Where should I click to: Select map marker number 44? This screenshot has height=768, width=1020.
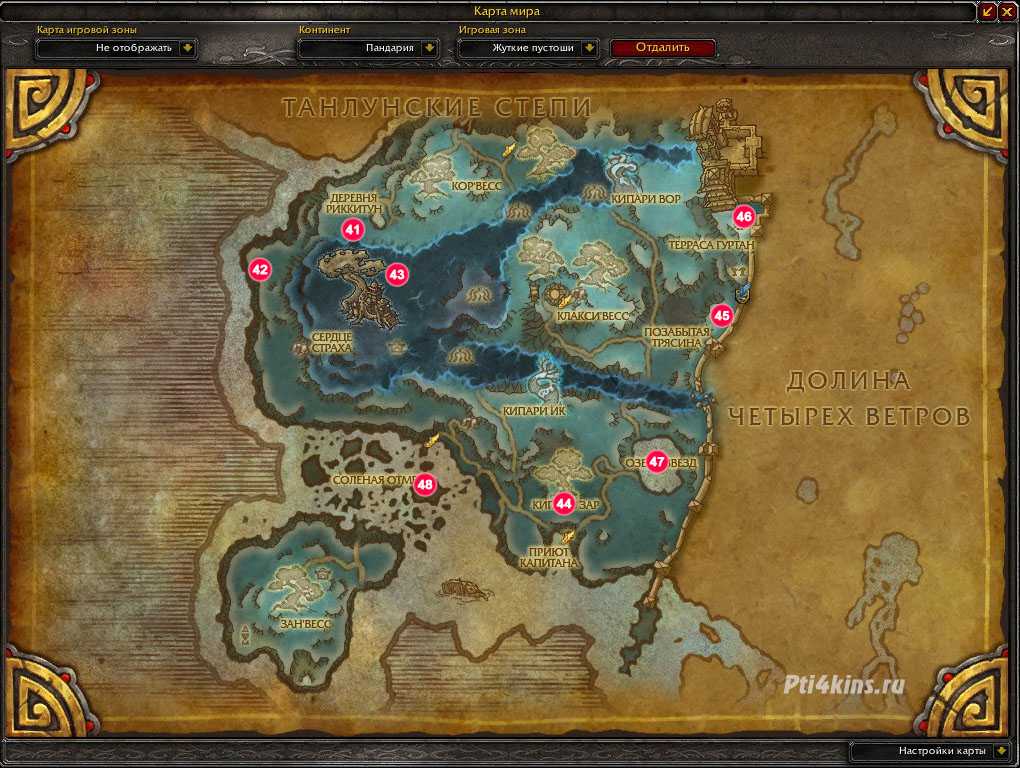pos(564,504)
